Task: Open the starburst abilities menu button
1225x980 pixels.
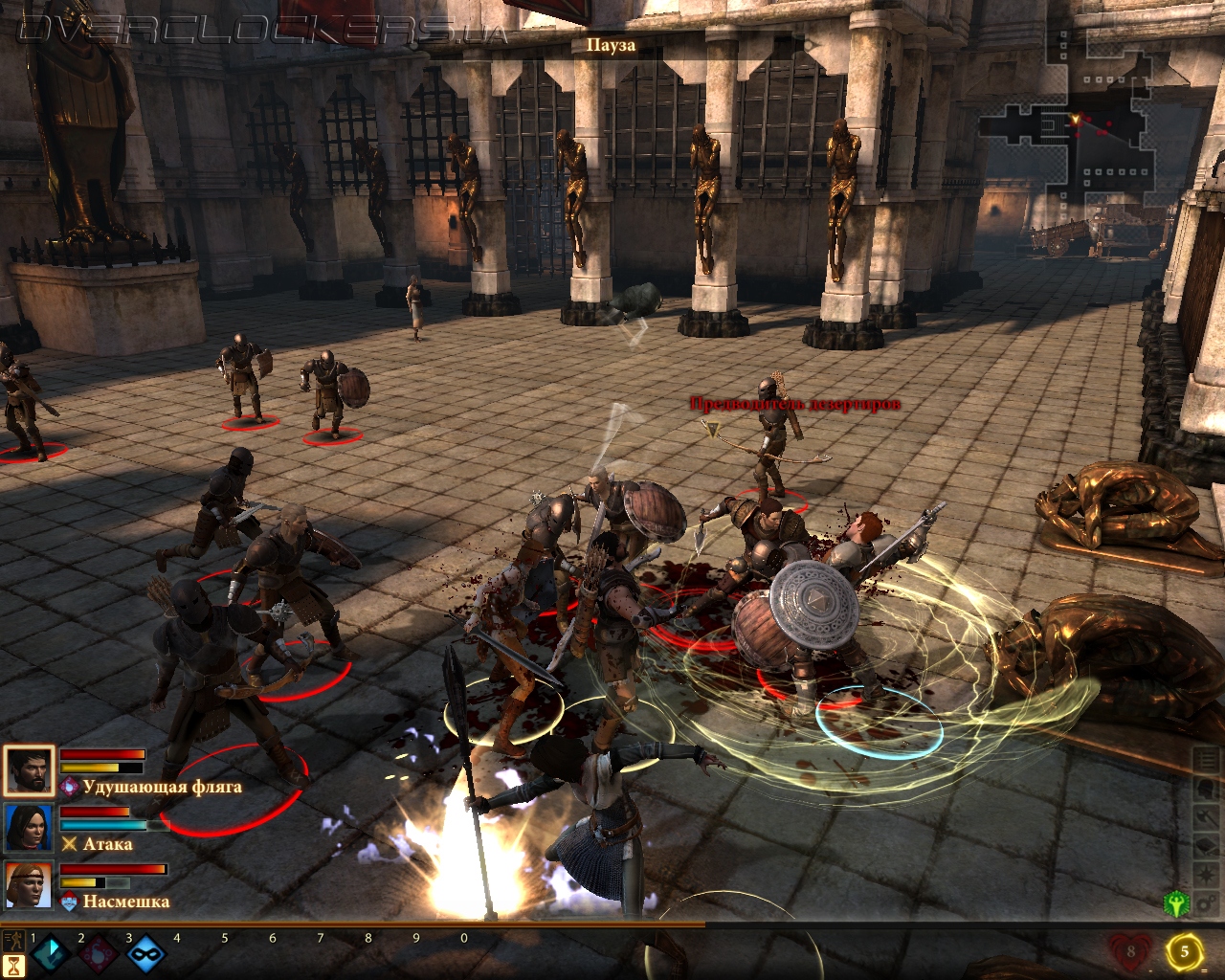Action: [1207, 876]
